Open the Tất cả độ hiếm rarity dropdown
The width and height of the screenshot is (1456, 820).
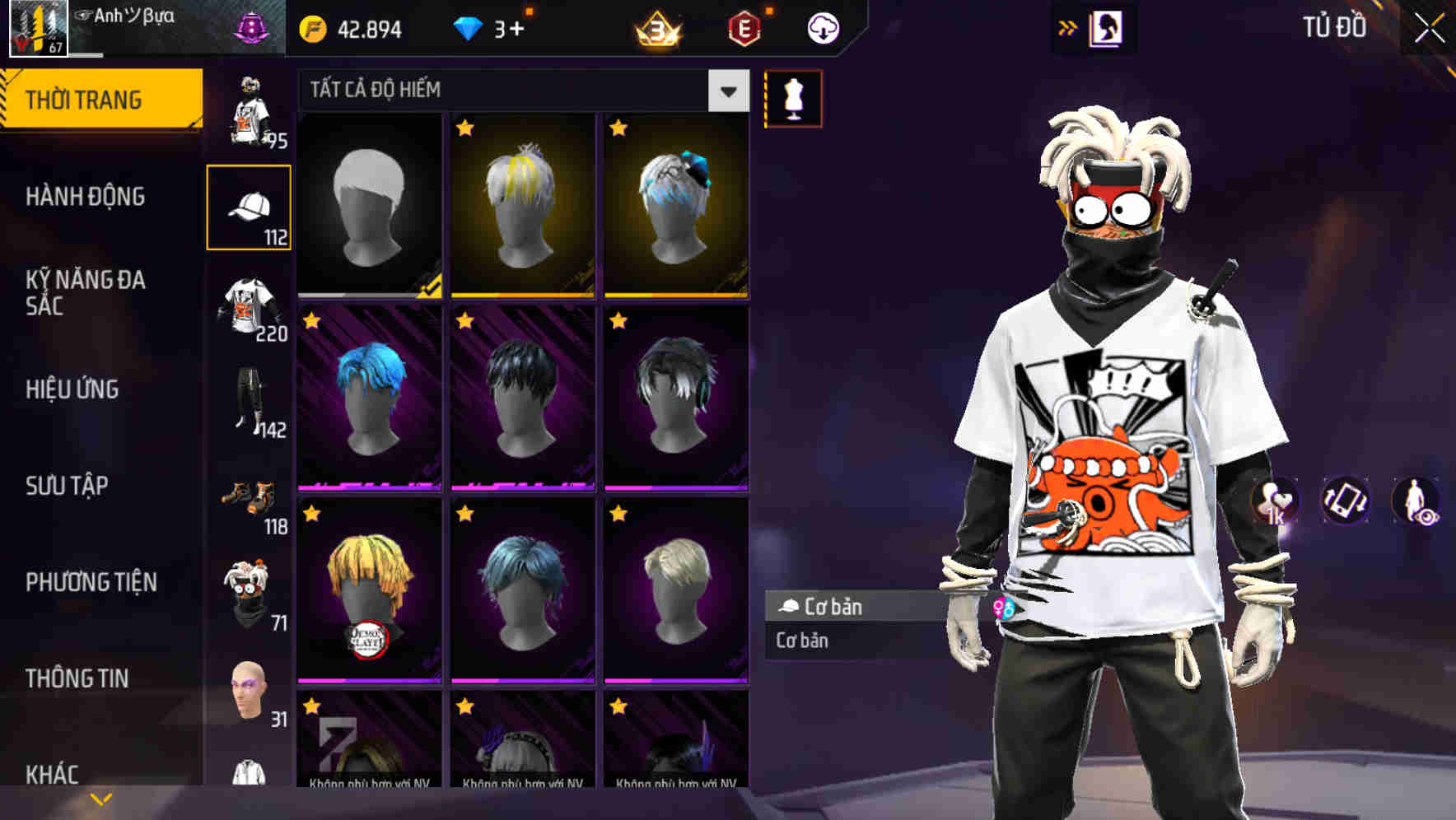(519, 90)
